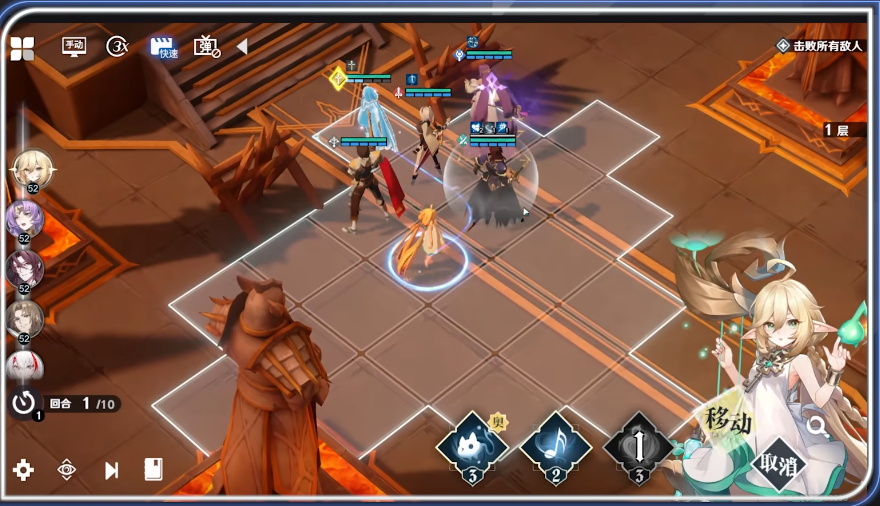Screen dimensions: 880x506
Task: Toggle the 快速 fast animation mode
Action: 162,47
